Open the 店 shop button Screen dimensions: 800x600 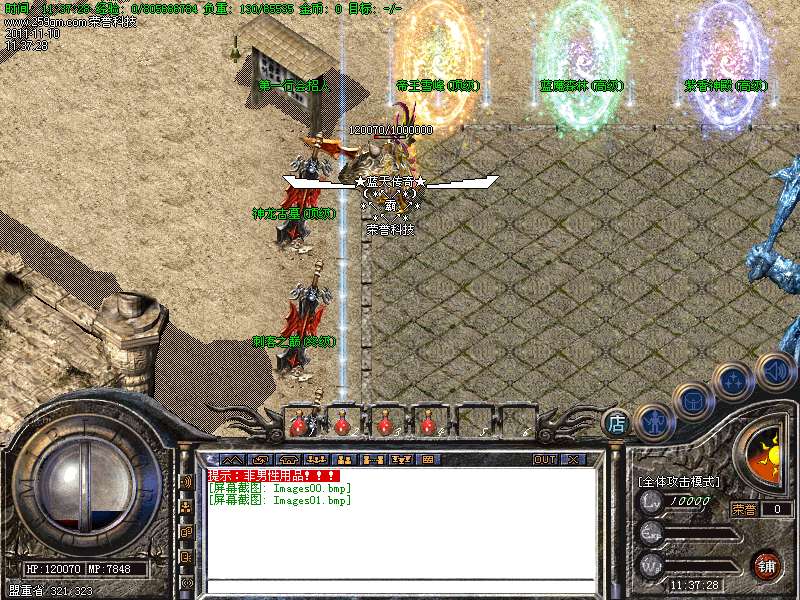617,424
